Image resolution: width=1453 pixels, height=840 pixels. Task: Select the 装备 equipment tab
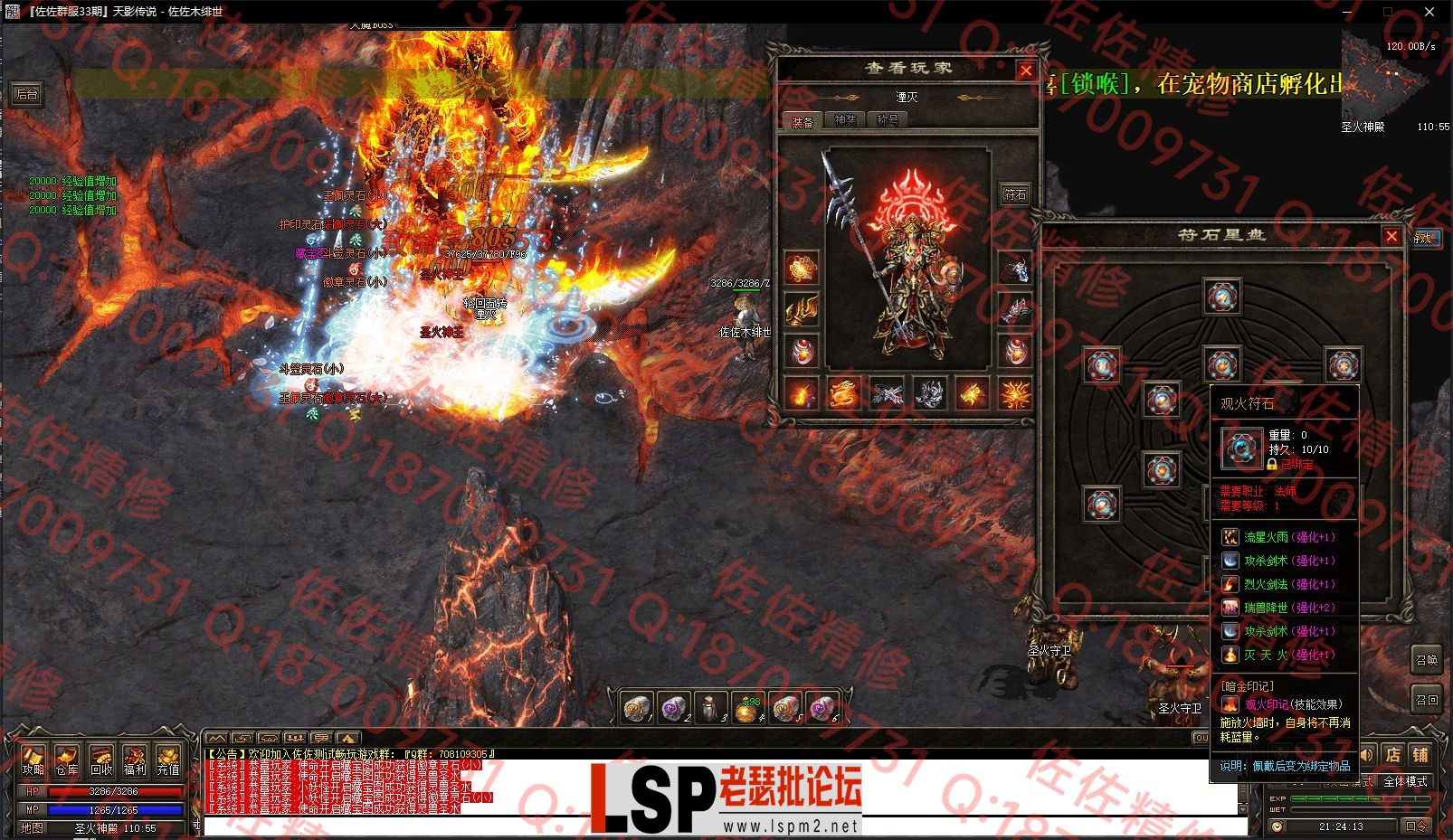pyautogui.click(x=802, y=121)
